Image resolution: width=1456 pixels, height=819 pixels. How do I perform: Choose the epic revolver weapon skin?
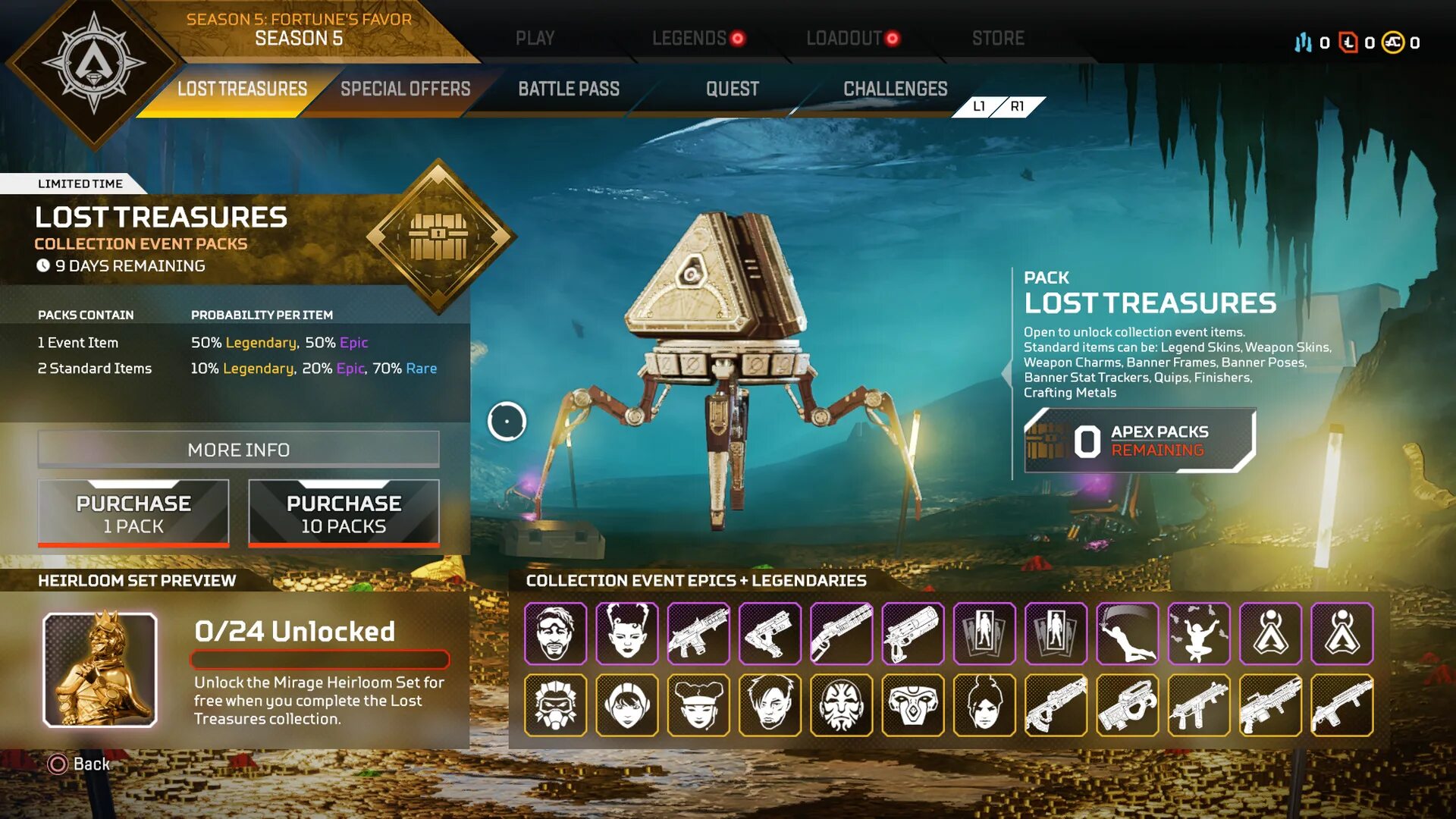(913, 633)
